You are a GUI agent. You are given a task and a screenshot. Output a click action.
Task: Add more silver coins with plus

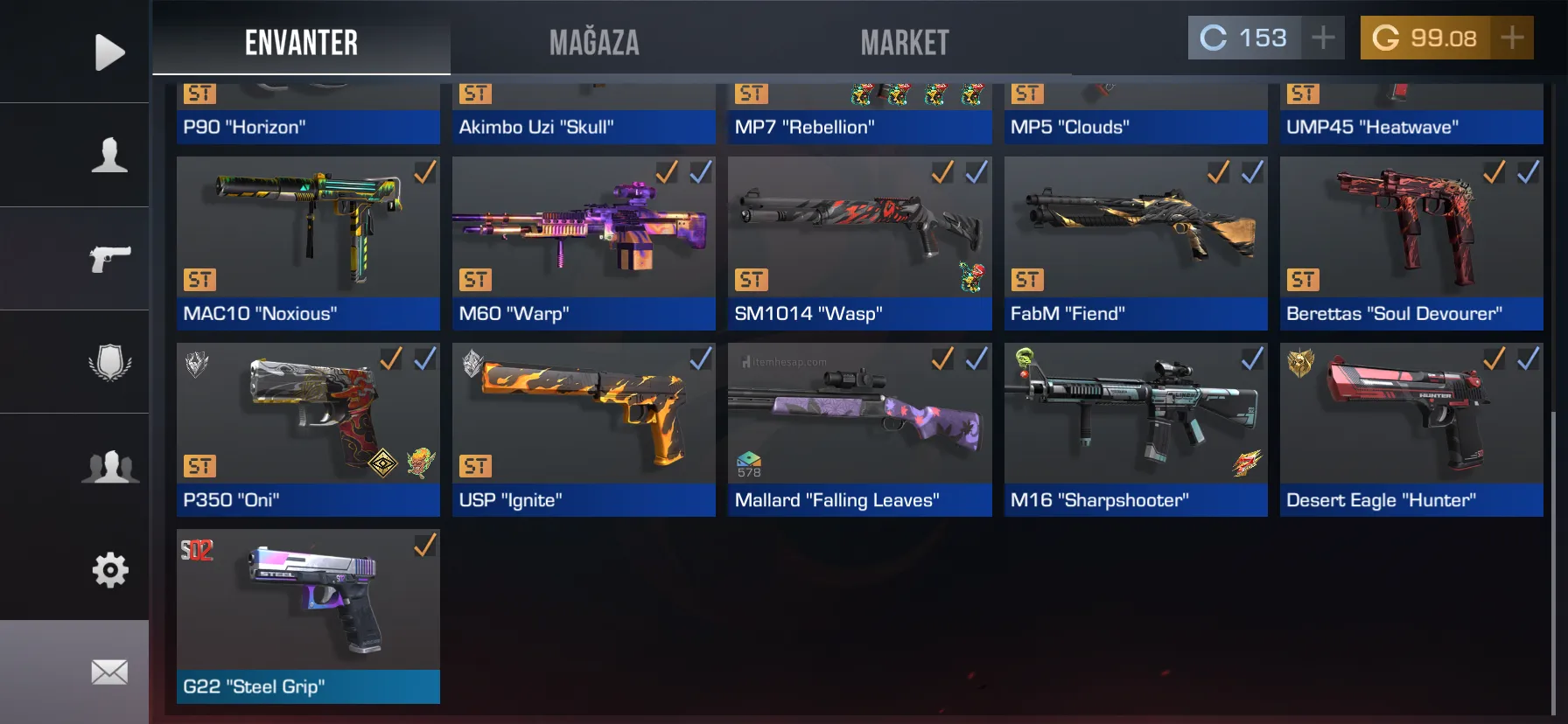(1323, 38)
